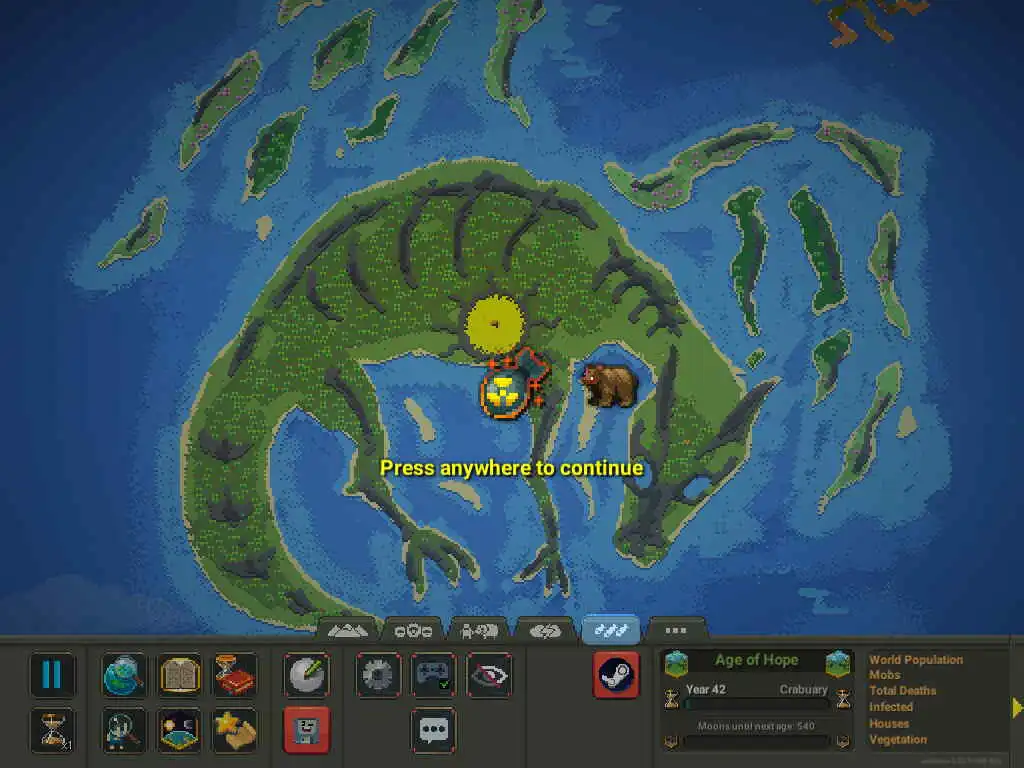The height and width of the screenshot is (768, 1024).
Task: Expand the stats panel with yellow arrow
Action: [x=1016, y=708]
